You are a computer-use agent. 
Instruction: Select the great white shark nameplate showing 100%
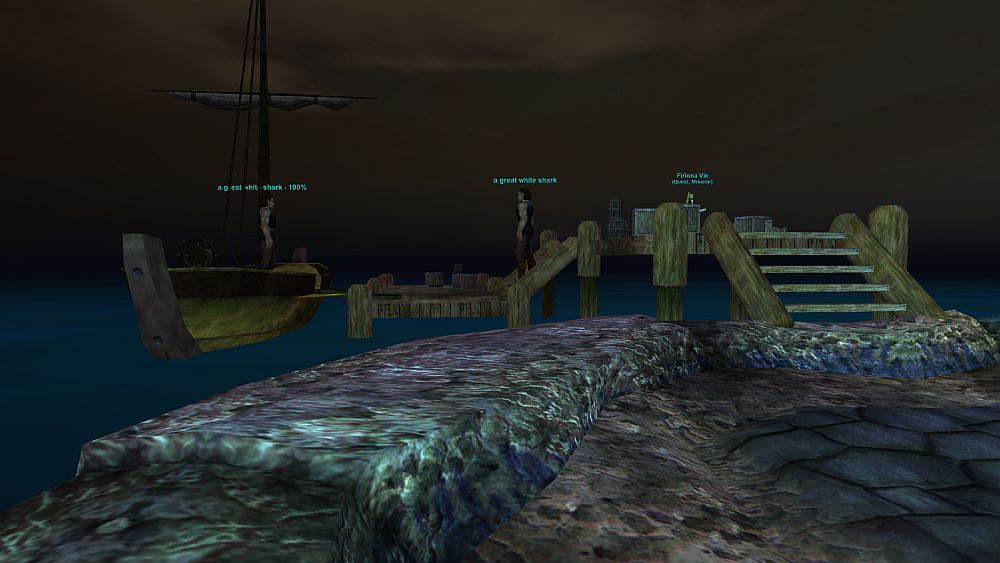point(262,187)
